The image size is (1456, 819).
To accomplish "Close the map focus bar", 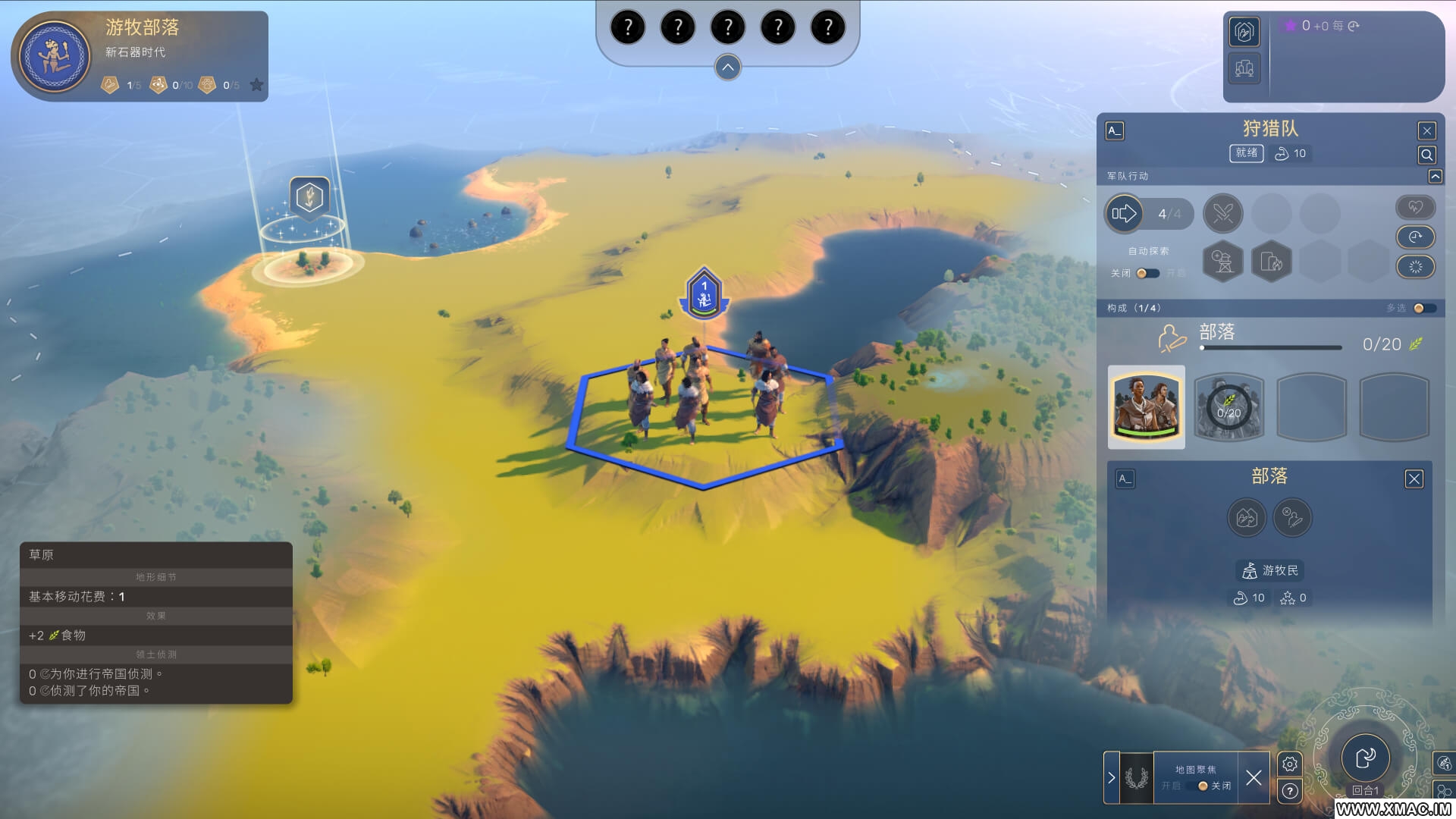I will click(1254, 777).
